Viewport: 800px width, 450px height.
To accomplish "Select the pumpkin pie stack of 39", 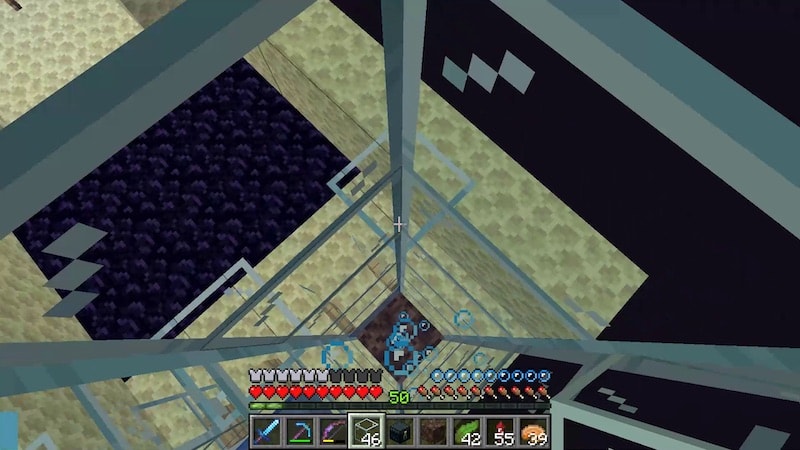I will point(535,432).
